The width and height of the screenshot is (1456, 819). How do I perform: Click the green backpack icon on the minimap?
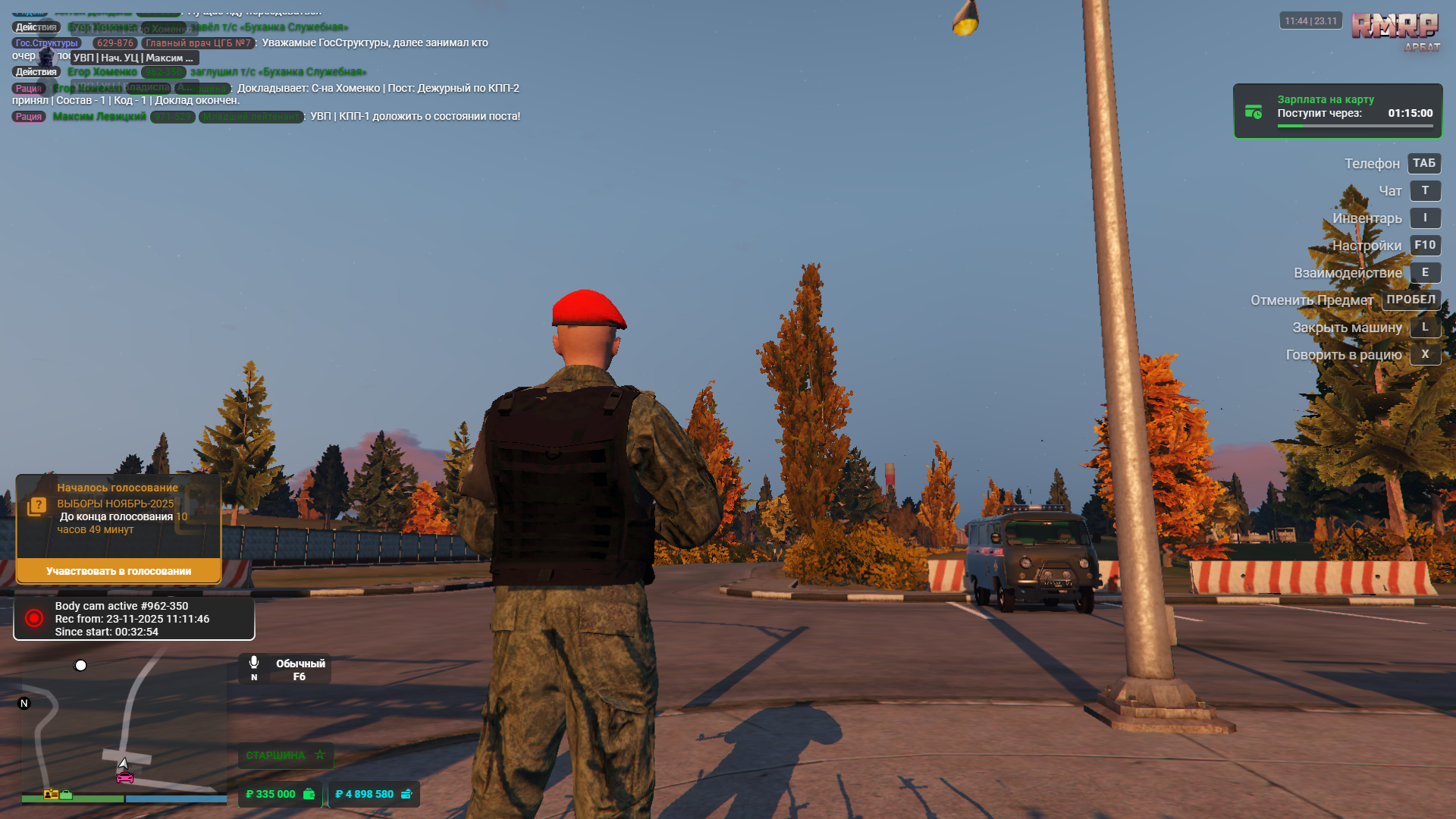pyautogui.click(x=67, y=795)
